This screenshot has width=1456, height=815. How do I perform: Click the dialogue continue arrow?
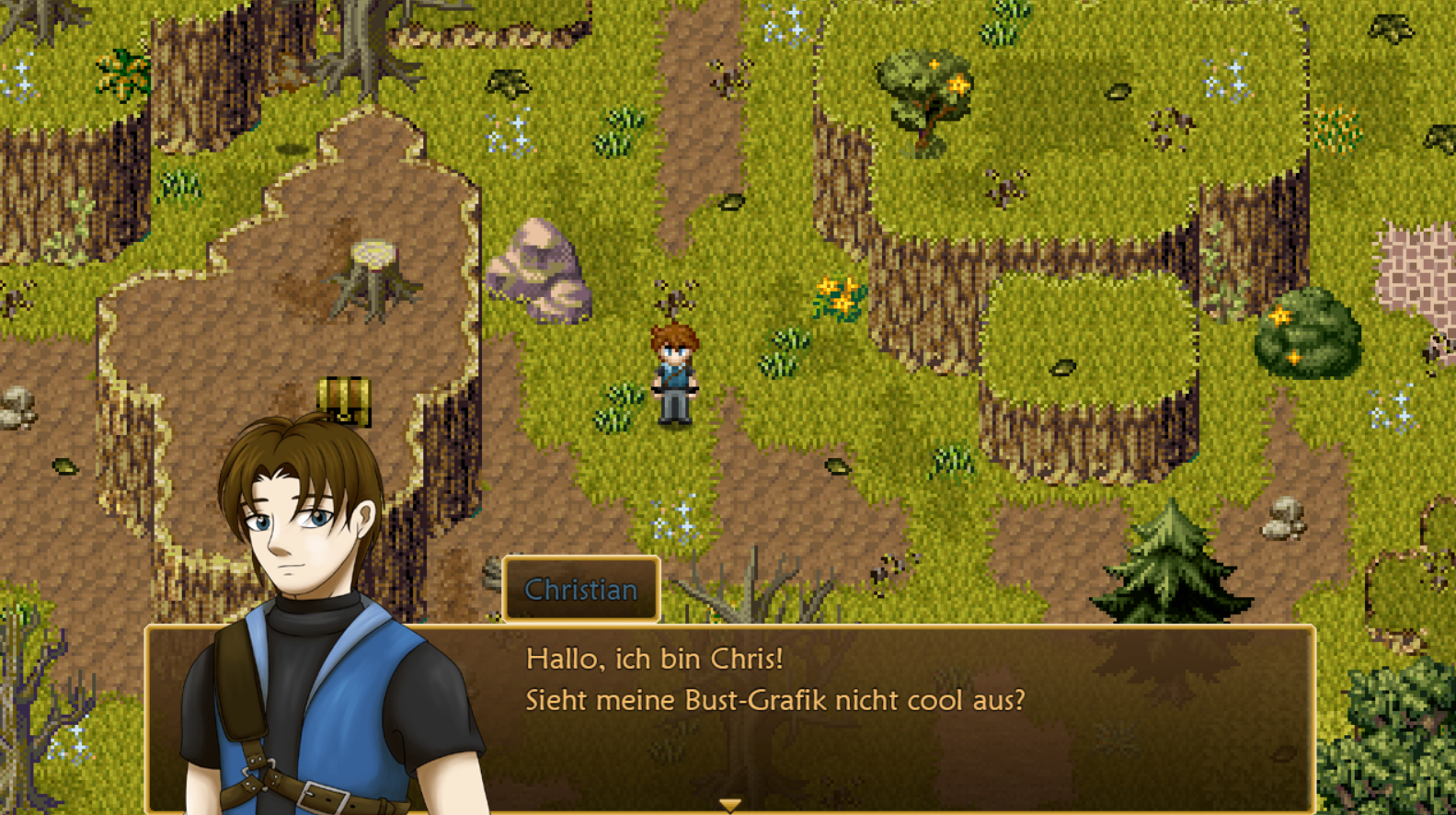coord(729,806)
